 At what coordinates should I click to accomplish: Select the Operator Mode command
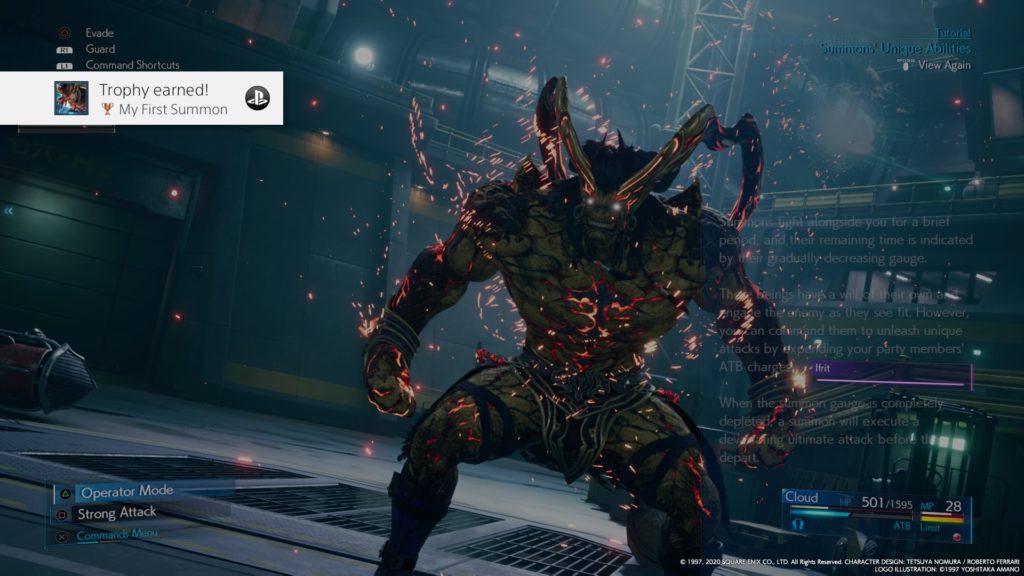[126, 492]
